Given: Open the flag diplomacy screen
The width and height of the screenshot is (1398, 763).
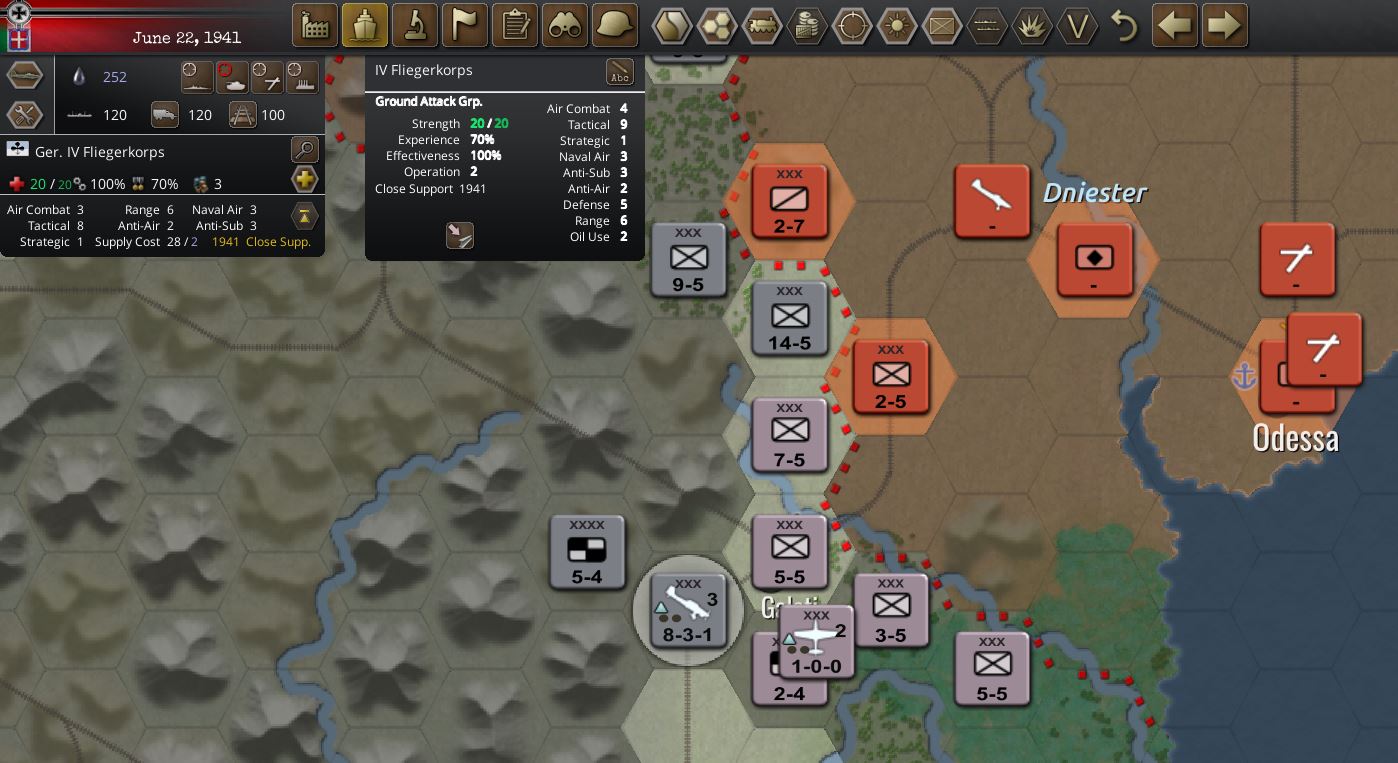Looking at the screenshot, I should click(x=465, y=25).
